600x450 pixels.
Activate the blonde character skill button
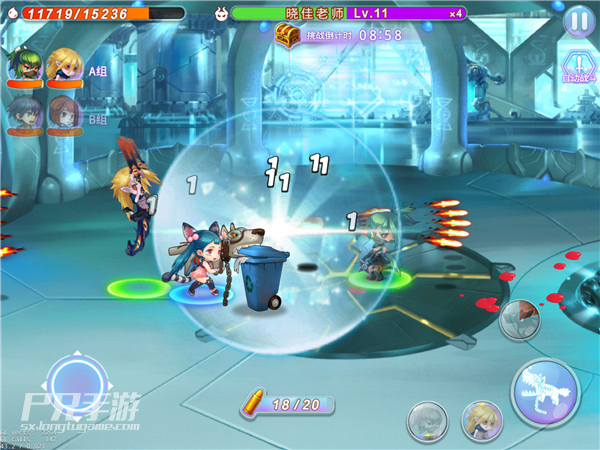pyautogui.click(x=481, y=421)
